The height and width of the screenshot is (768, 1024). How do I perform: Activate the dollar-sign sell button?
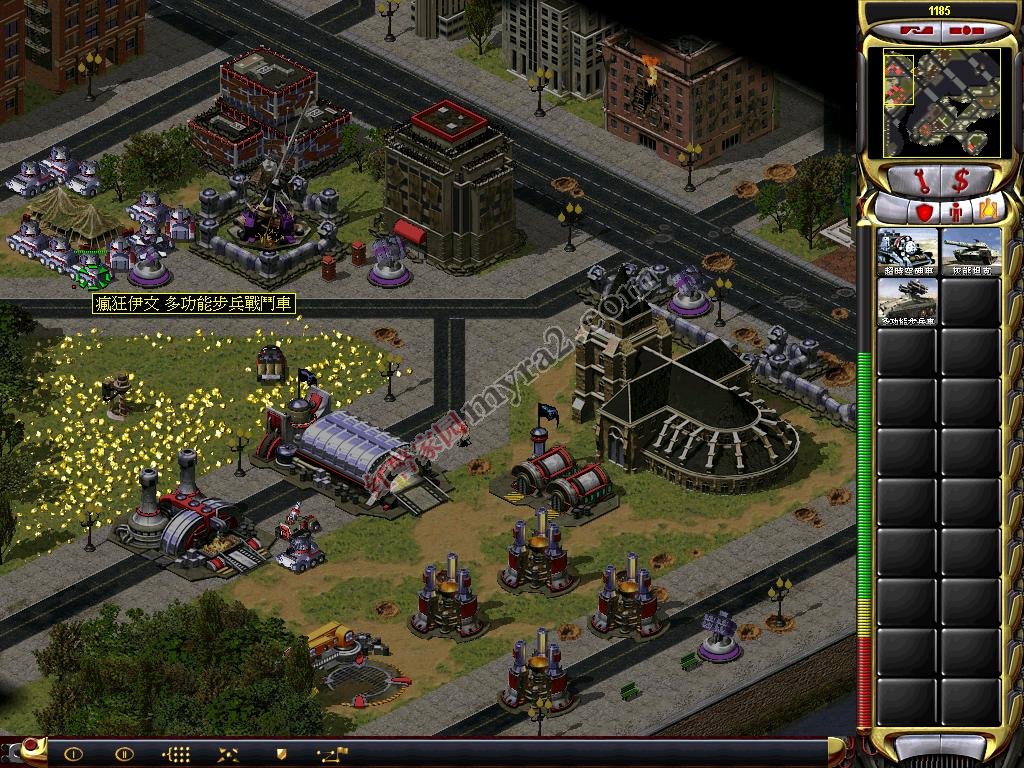961,181
